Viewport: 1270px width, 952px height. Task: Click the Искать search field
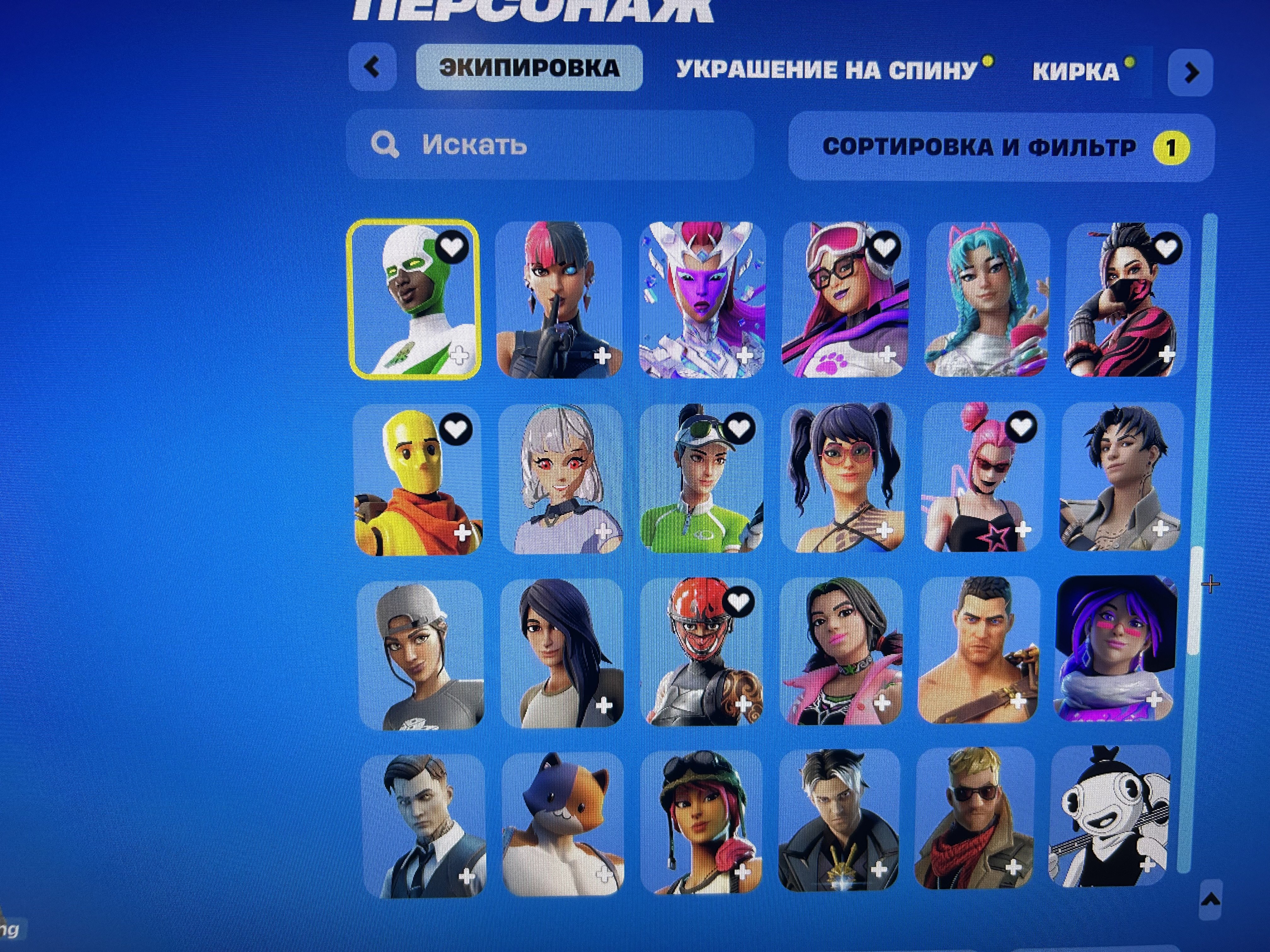pyautogui.click(x=517, y=144)
